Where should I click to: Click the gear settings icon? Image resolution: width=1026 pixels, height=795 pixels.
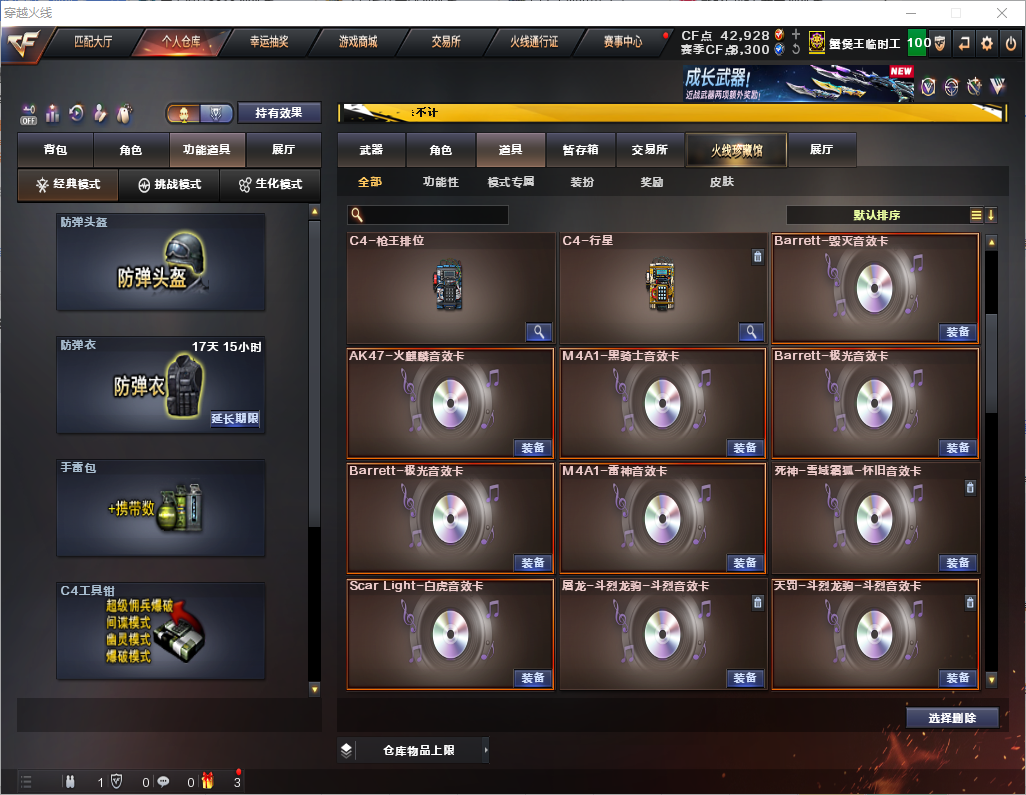coord(987,43)
